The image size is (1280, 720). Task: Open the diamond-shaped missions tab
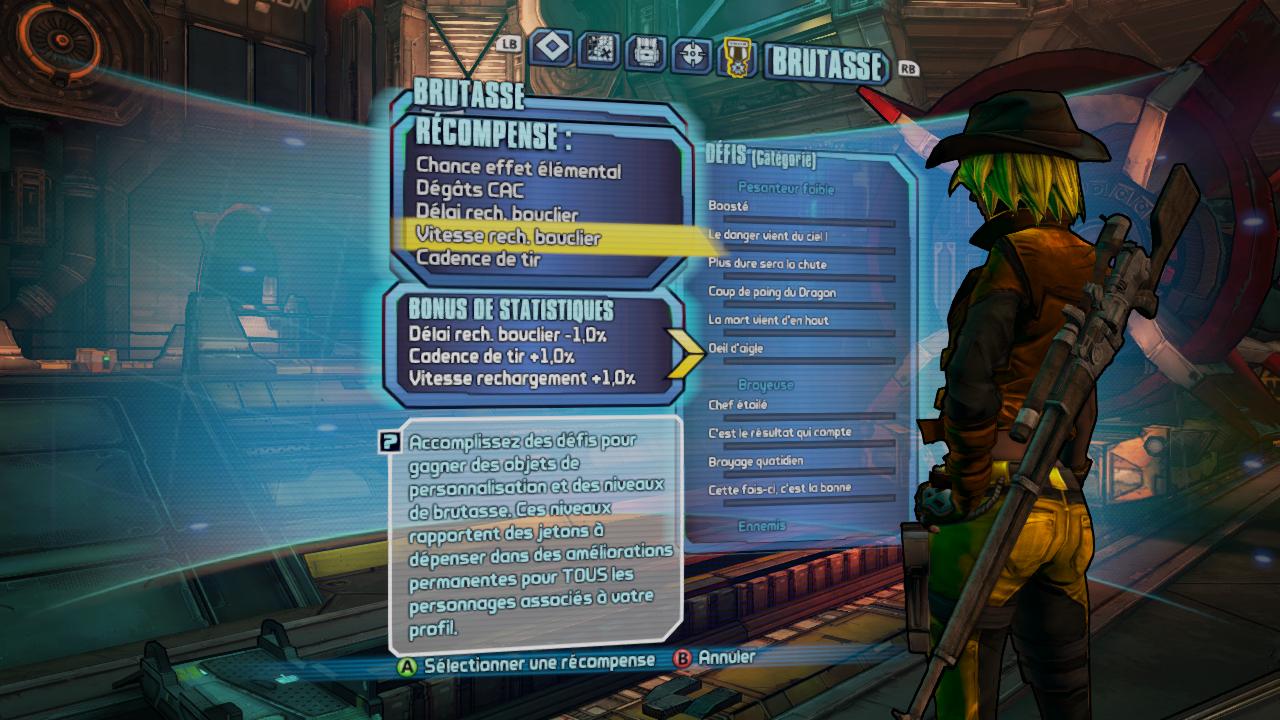[551, 48]
